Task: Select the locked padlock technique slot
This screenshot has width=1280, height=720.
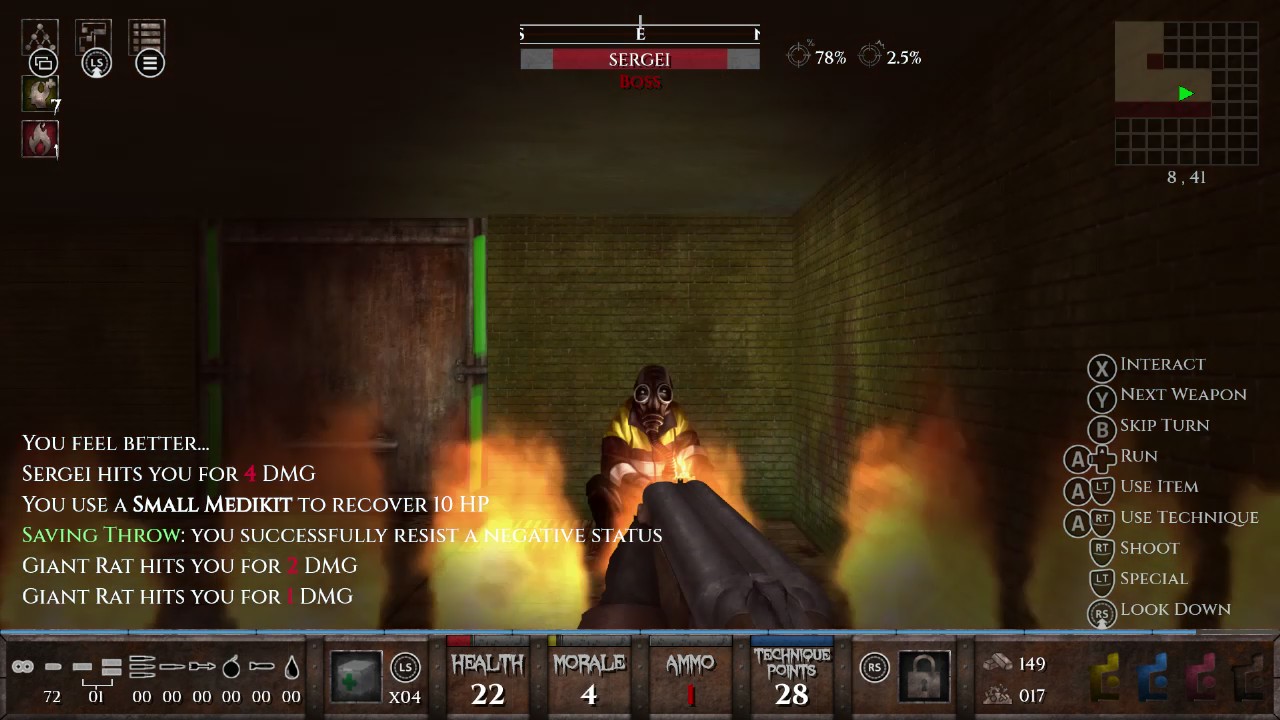Action: [924, 676]
